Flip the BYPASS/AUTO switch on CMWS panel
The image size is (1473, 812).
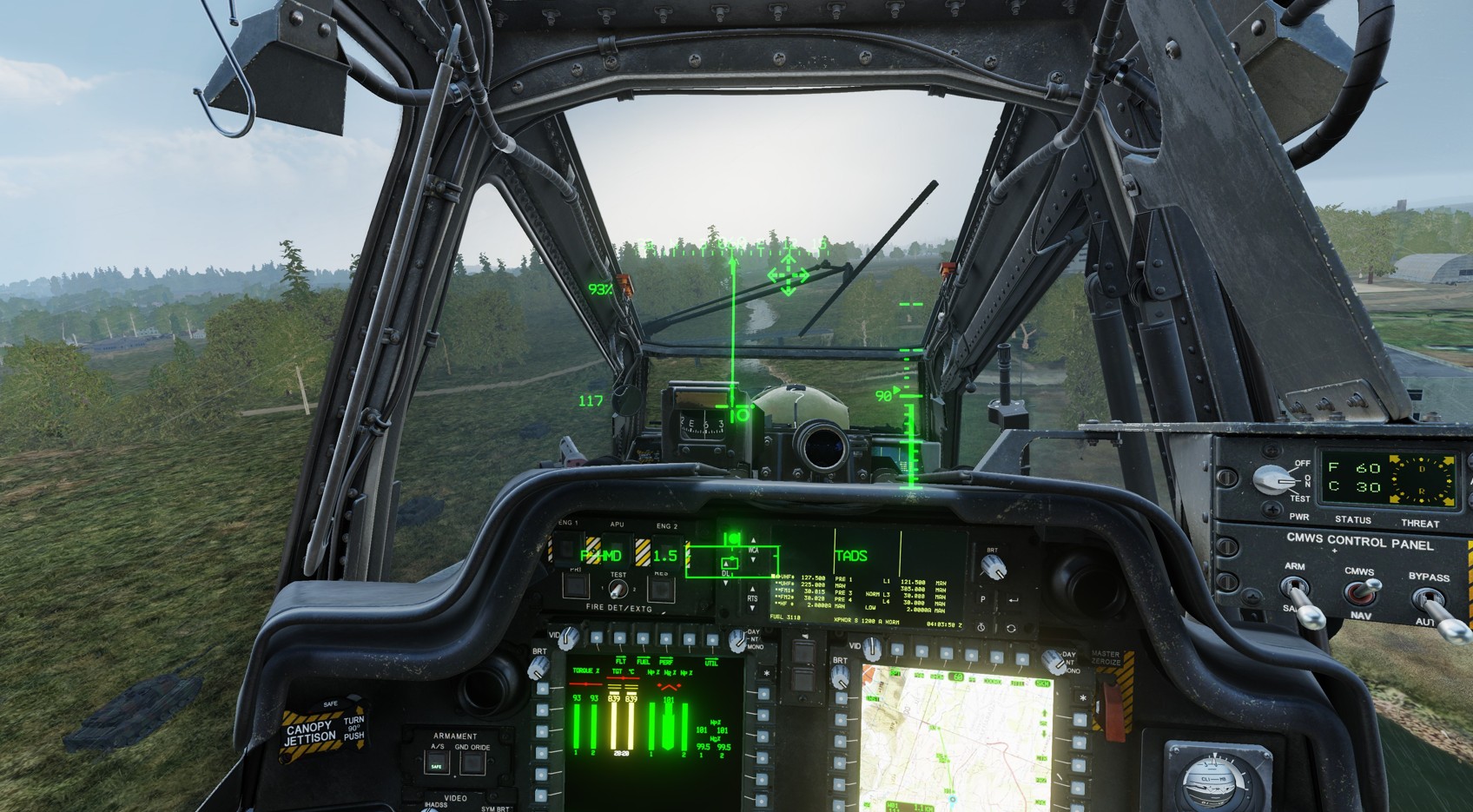click(x=1428, y=597)
